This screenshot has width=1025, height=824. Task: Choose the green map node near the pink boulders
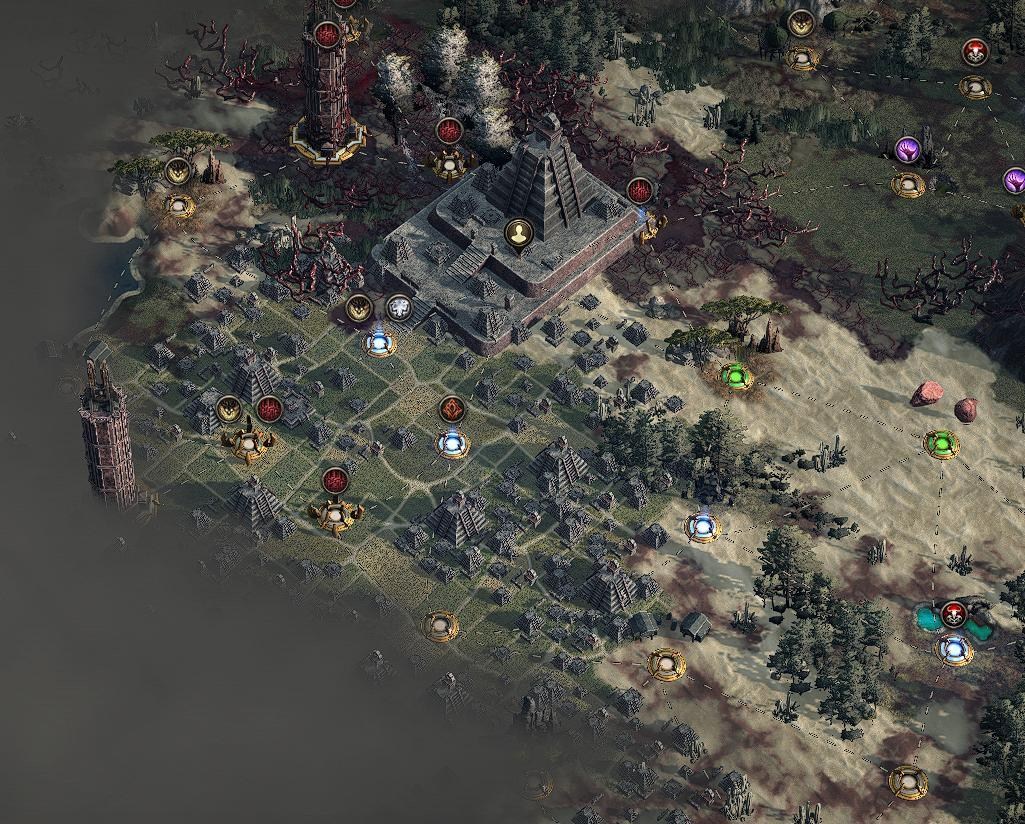tap(940, 442)
